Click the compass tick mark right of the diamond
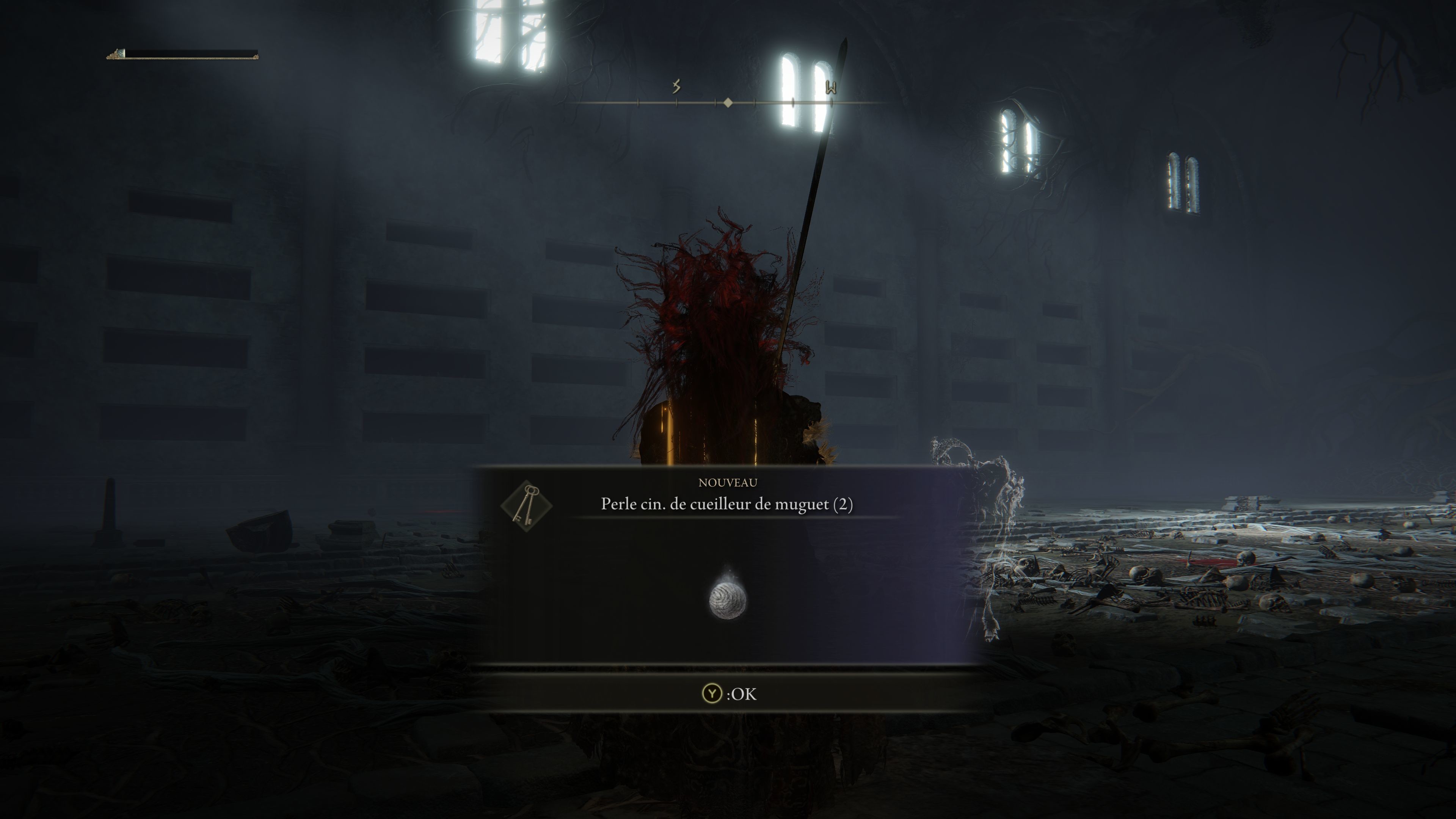Screen dimensions: 1456x819 tap(755, 103)
